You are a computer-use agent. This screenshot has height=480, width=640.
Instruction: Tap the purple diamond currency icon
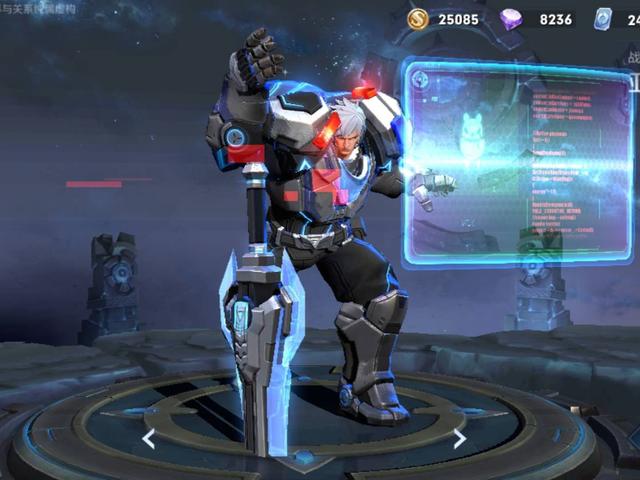tap(511, 19)
